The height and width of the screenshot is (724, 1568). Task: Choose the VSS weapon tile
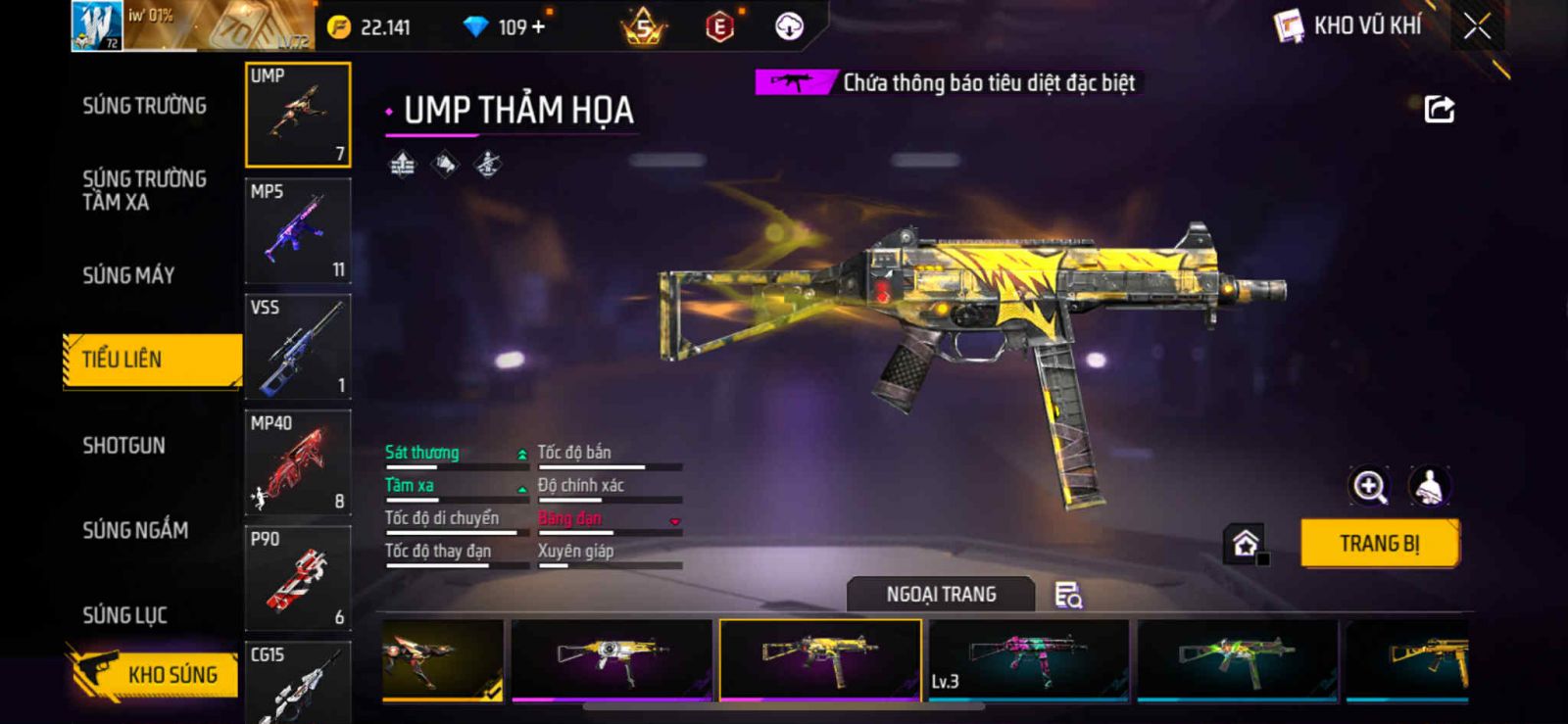pyautogui.click(x=298, y=347)
